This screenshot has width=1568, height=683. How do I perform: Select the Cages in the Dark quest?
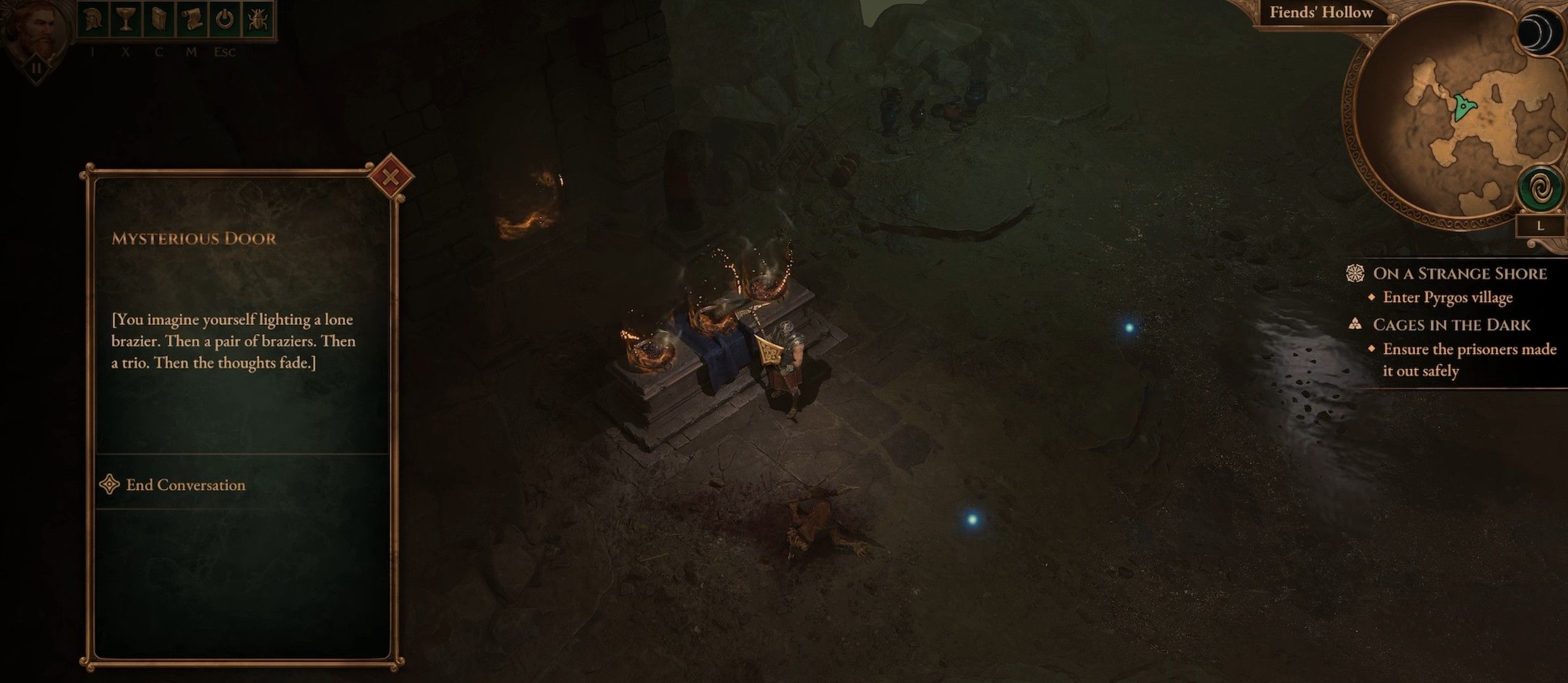[x=1451, y=325]
